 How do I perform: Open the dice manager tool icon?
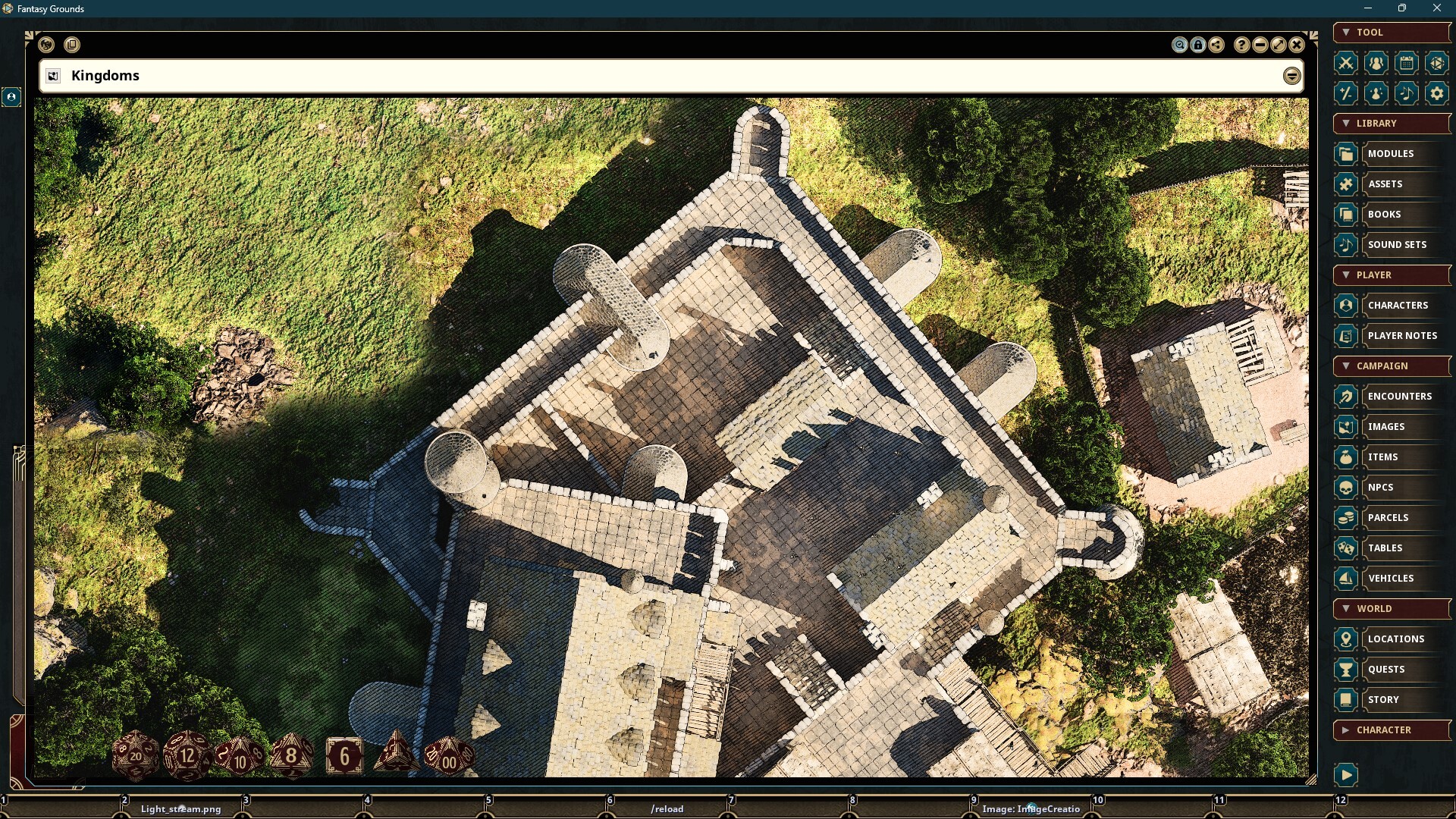1437,63
